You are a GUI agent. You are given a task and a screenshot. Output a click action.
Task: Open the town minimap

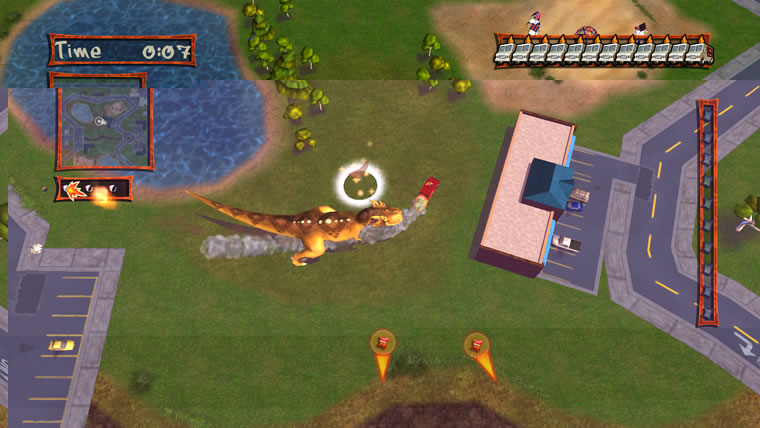click(103, 125)
